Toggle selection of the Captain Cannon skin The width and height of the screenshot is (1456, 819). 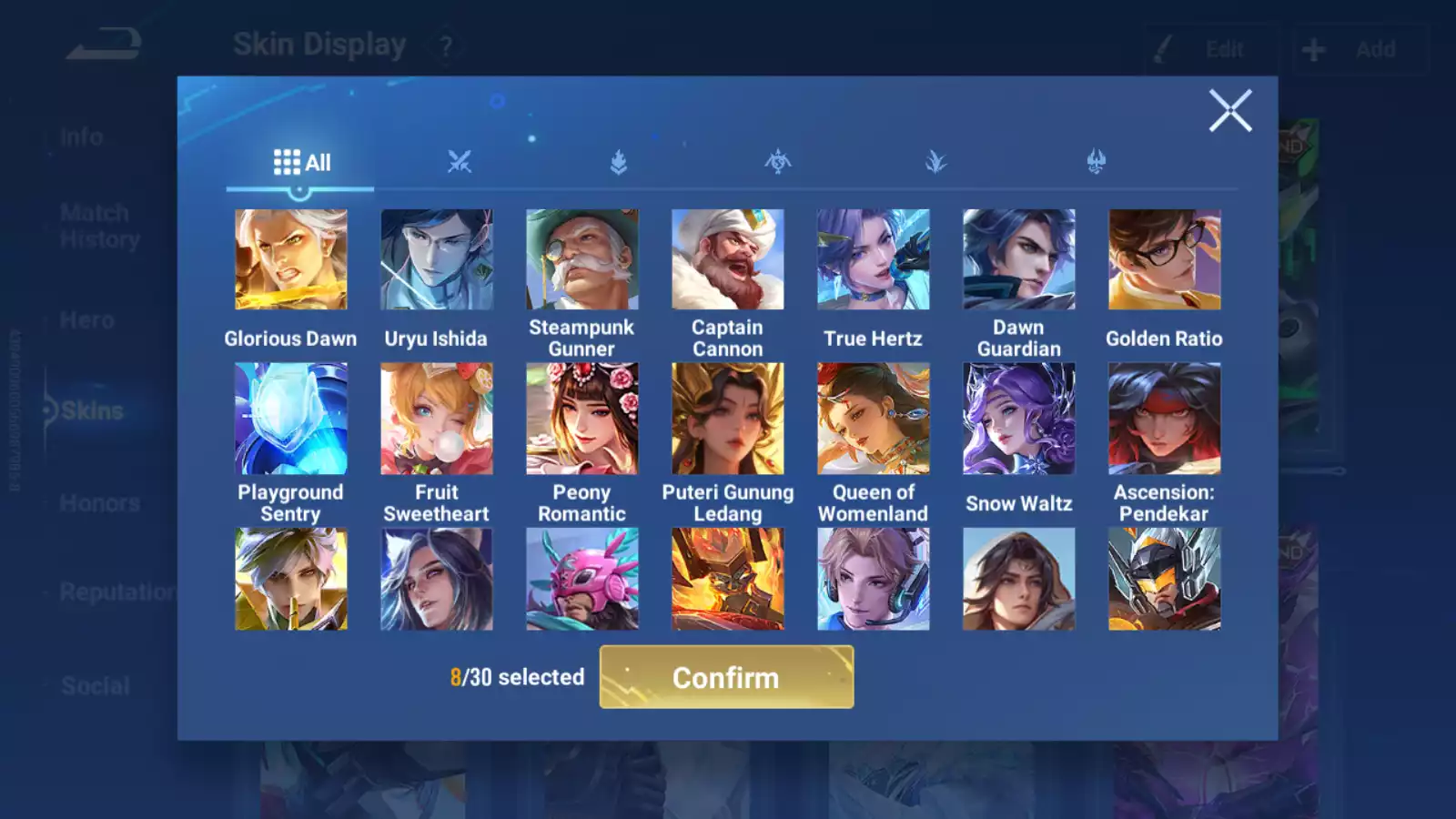(x=728, y=258)
